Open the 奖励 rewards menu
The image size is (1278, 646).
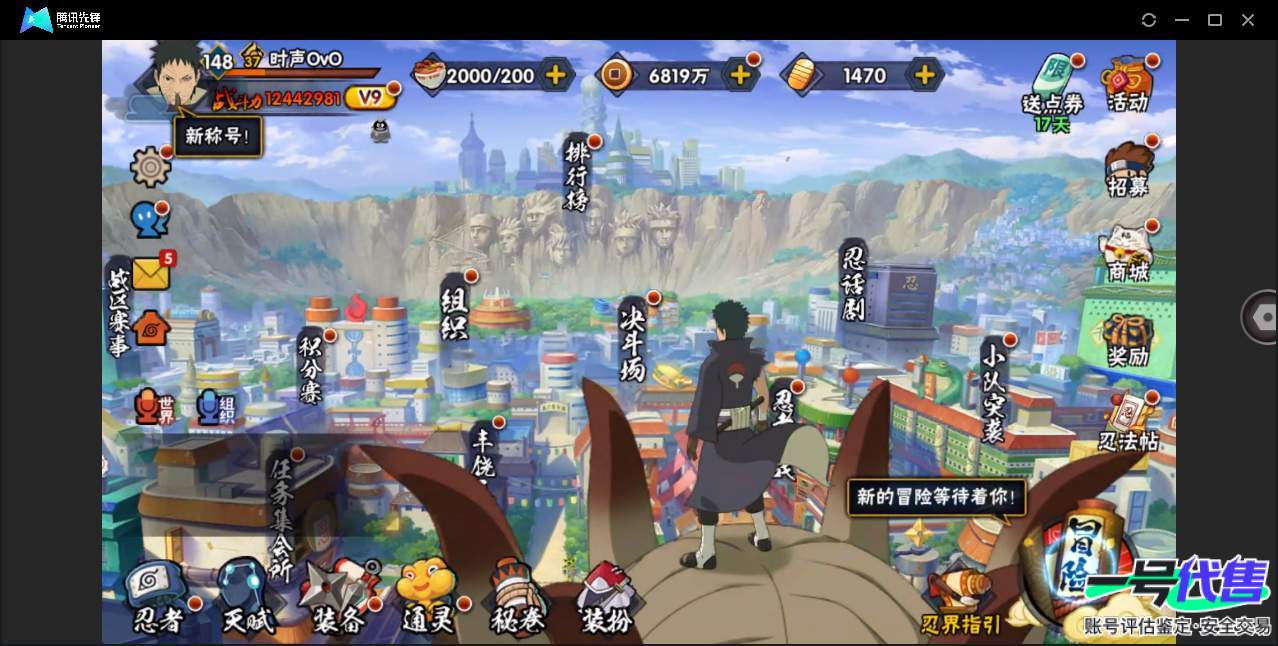[1128, 340]
